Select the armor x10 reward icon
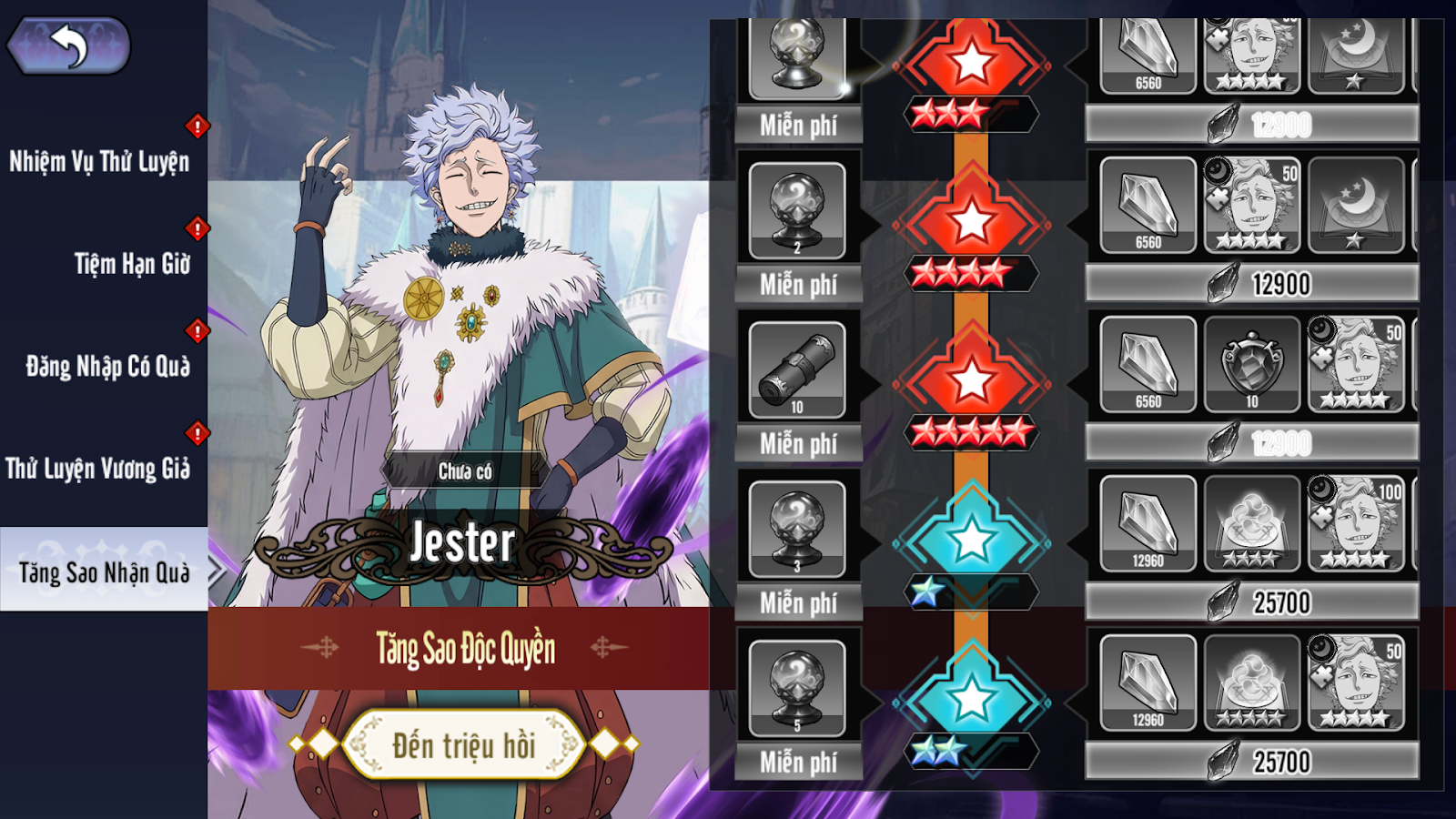This screenshot has width=1456, height=819. tap(1252, 365)
